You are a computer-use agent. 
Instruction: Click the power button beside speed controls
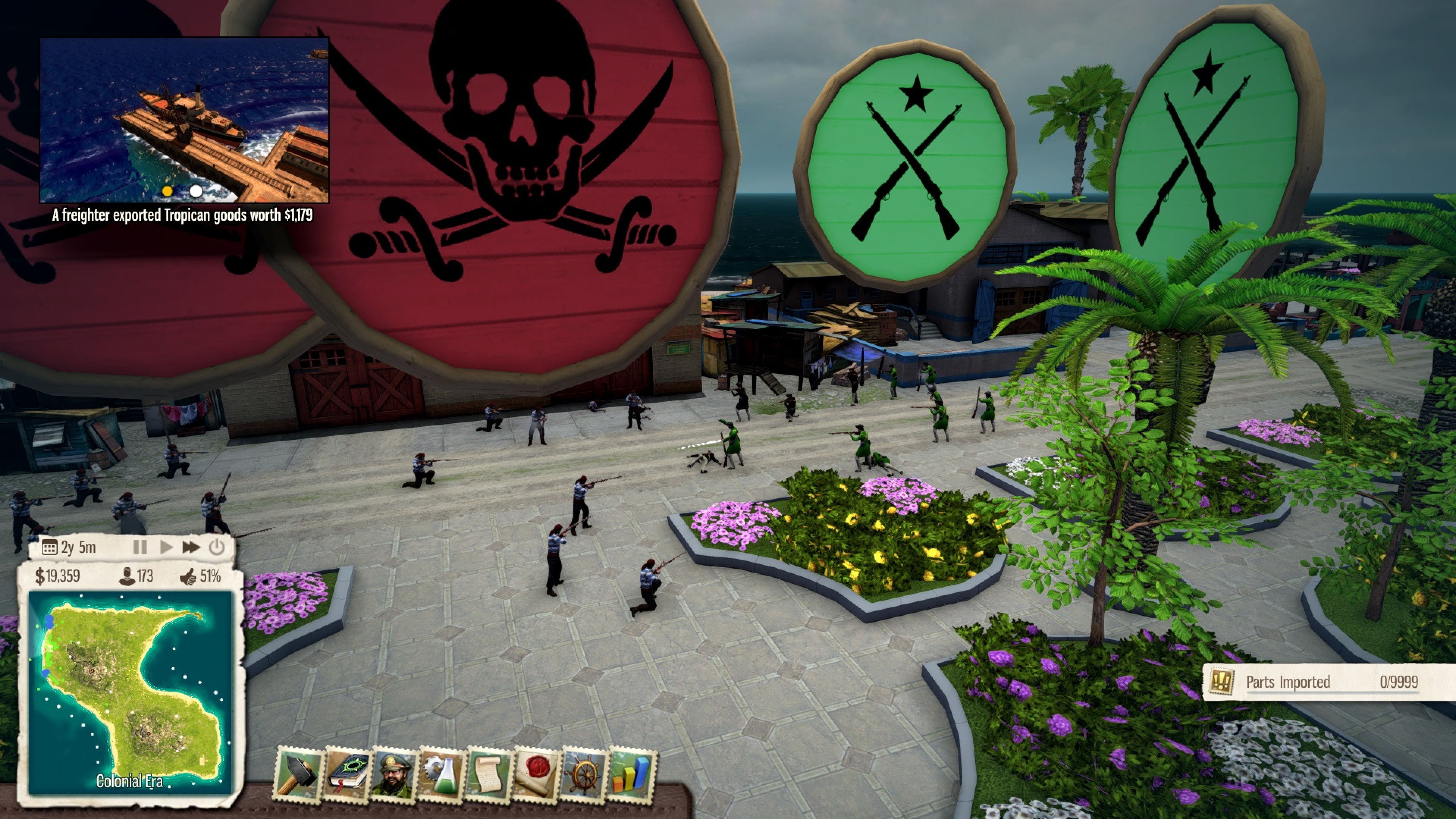click(x=217, y=547)
